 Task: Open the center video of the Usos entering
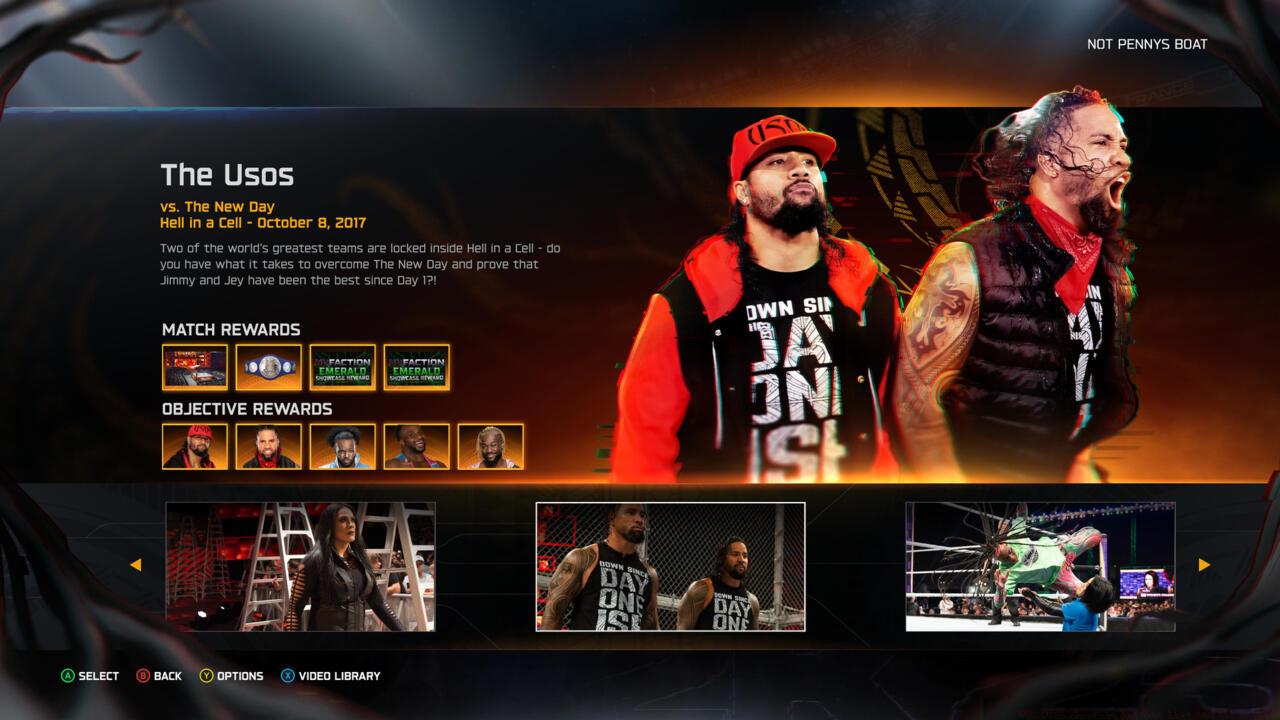click(x=670, y=565)
